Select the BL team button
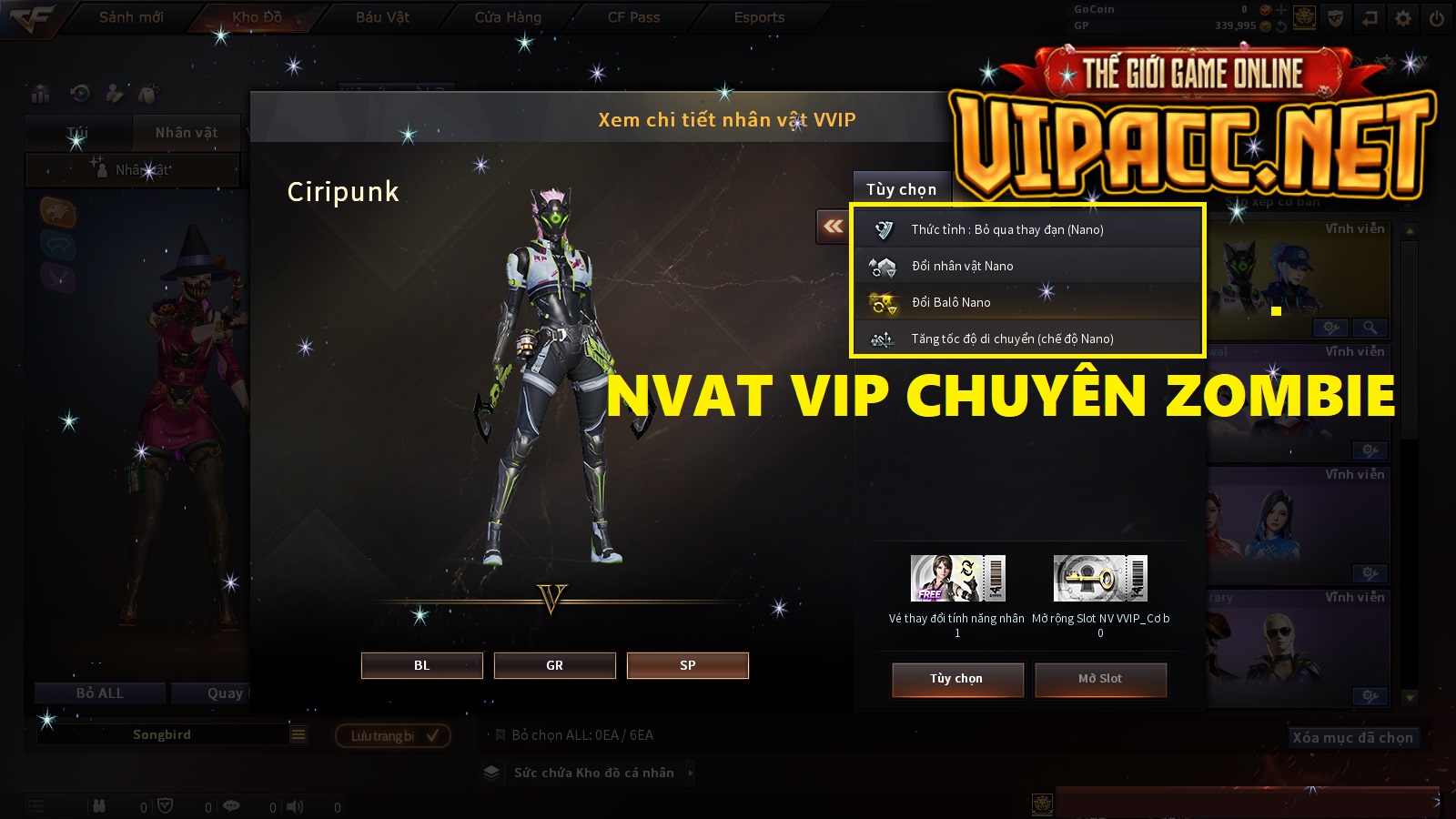This screenshot has width=1456, height=819. pyautogui.click(x=421, y=665)
